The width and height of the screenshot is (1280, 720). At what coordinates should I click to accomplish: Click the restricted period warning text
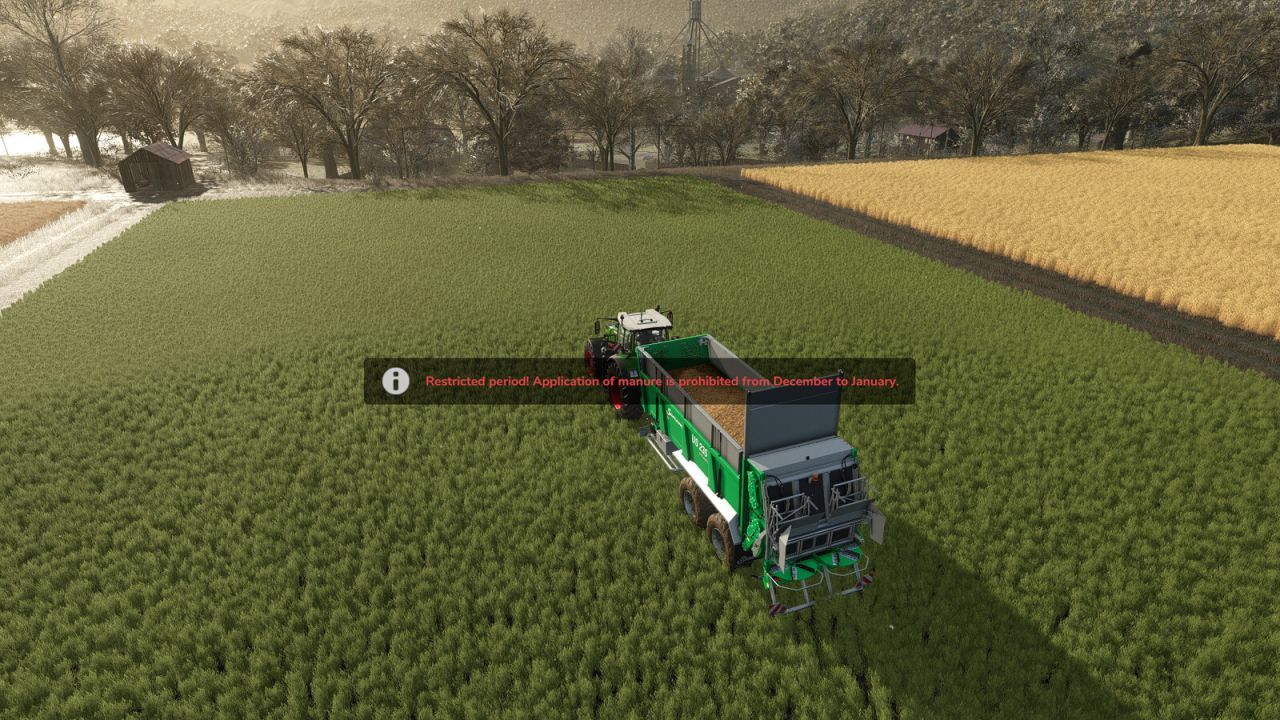click(x=663, y=381)
